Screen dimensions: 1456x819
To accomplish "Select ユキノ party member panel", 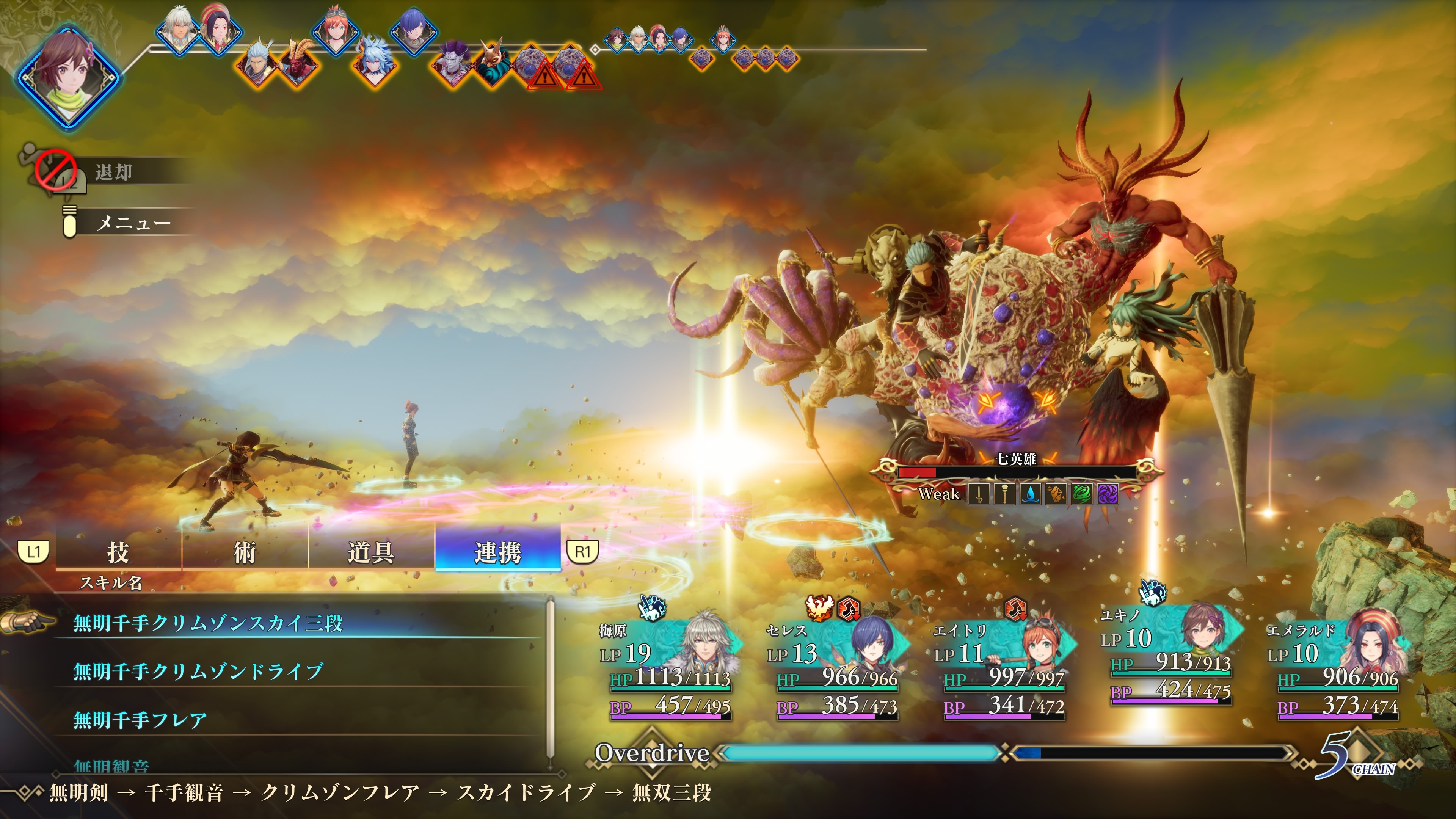I will click(1170, 656).
